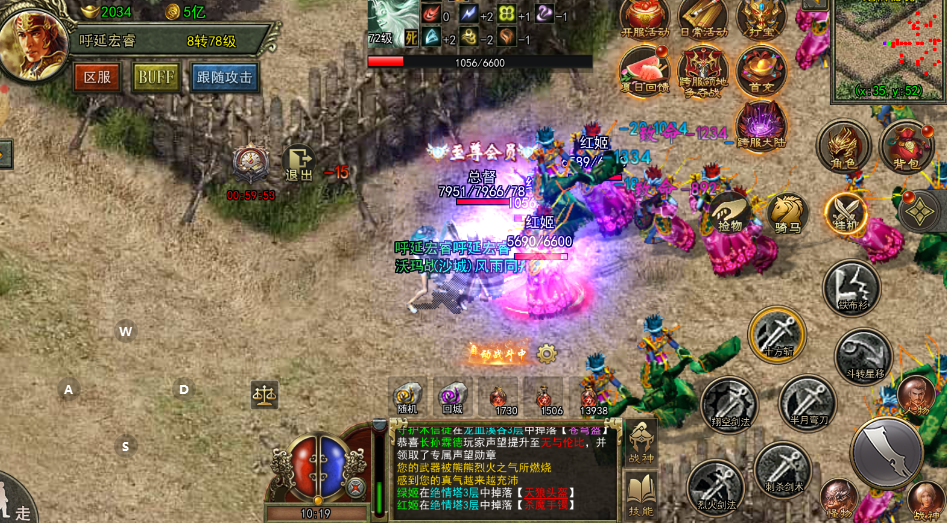
Task: Open the 角色 character sheet
Action: (842, 147)
